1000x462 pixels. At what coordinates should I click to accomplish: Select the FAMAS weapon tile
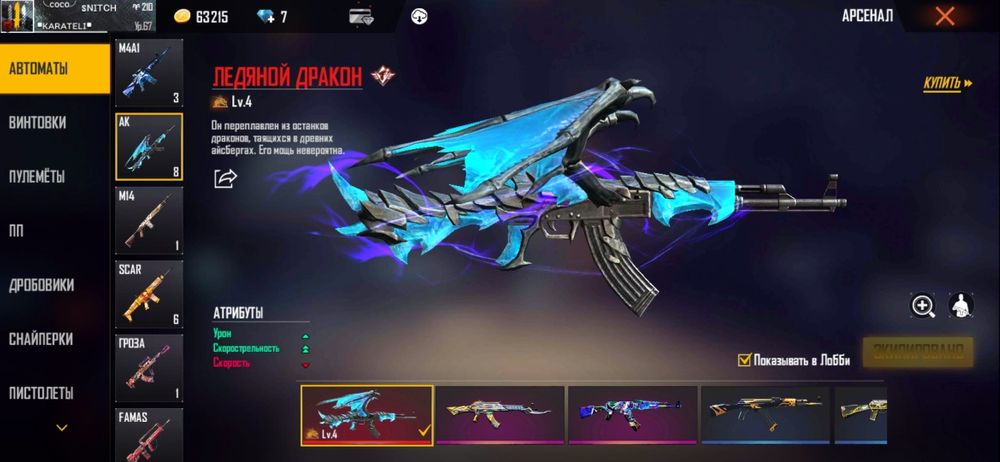(149, 430)
